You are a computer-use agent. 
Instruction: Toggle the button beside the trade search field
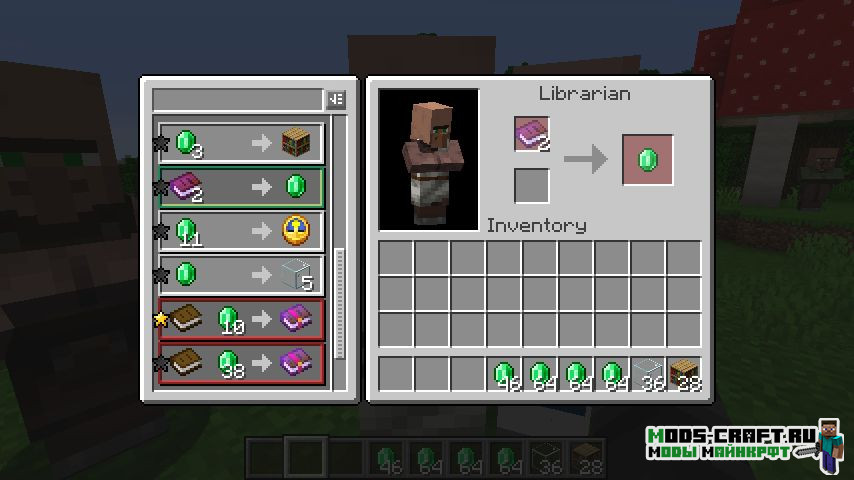click(336, 99)
